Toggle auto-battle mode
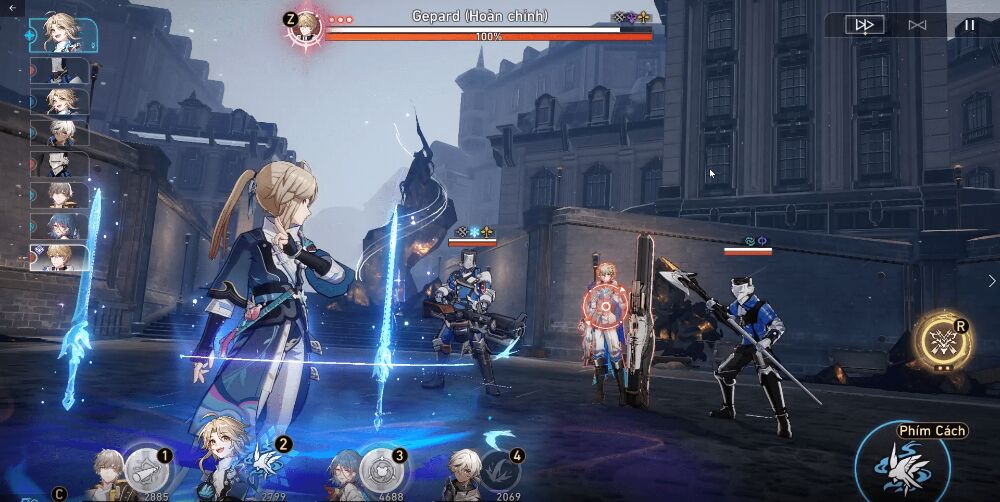 click(x=917, y=25)
